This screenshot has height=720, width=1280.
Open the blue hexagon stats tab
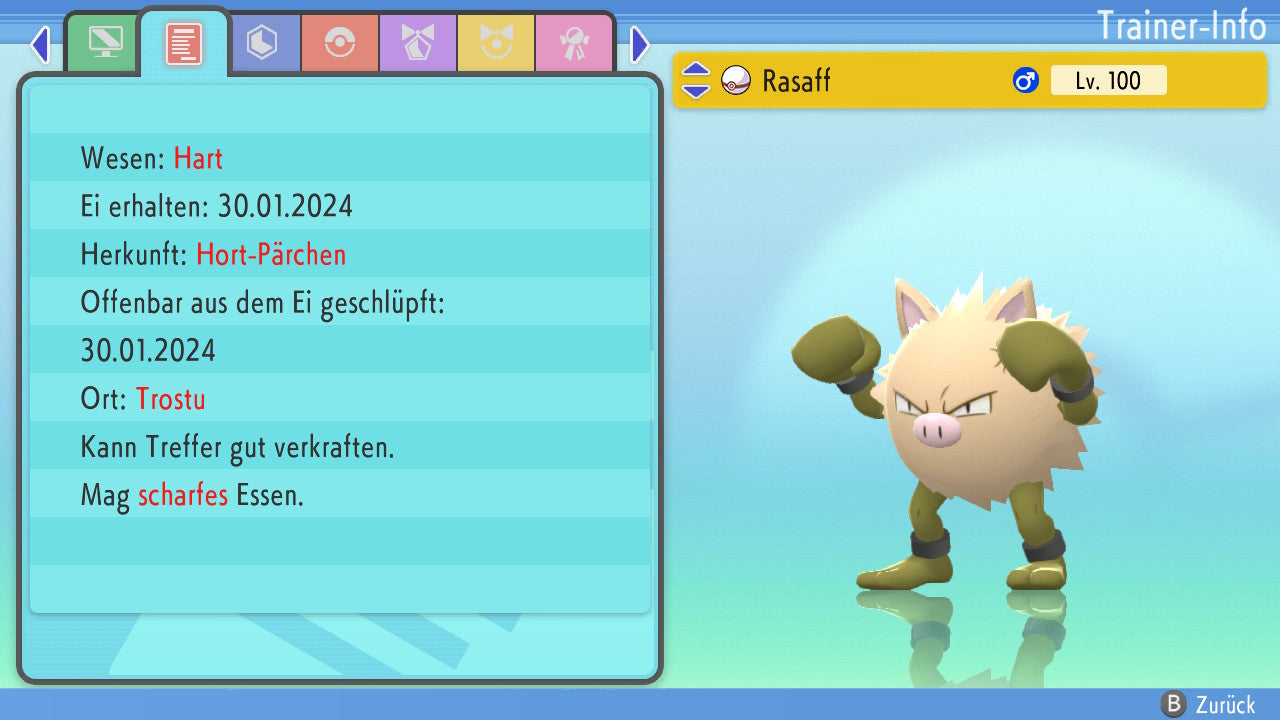tap(262, 43)
